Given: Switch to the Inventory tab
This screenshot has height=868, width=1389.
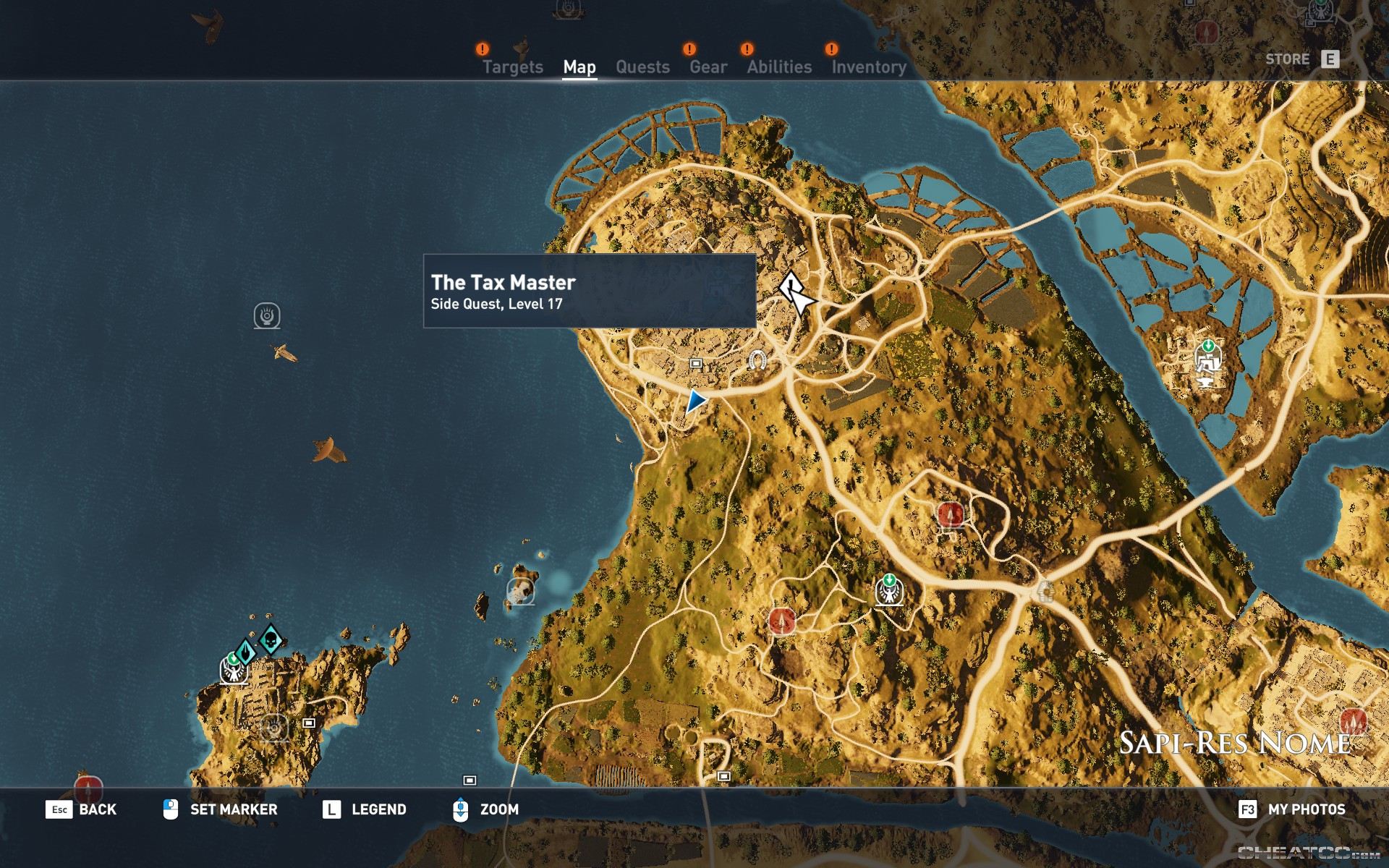Looking at the screenshot, I should (x=868, y=67).
